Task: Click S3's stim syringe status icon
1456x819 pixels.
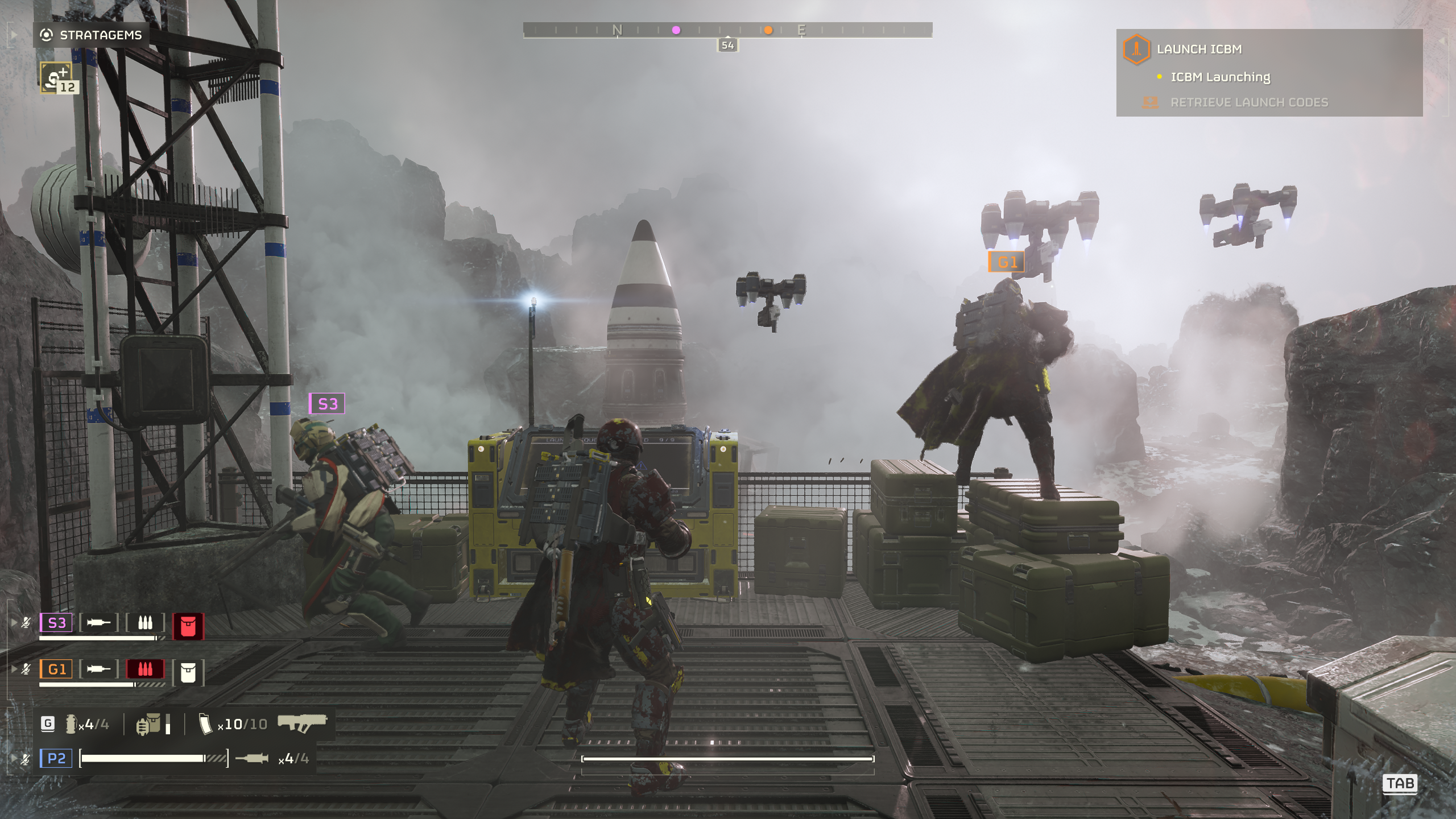Action: click(98, 623)
